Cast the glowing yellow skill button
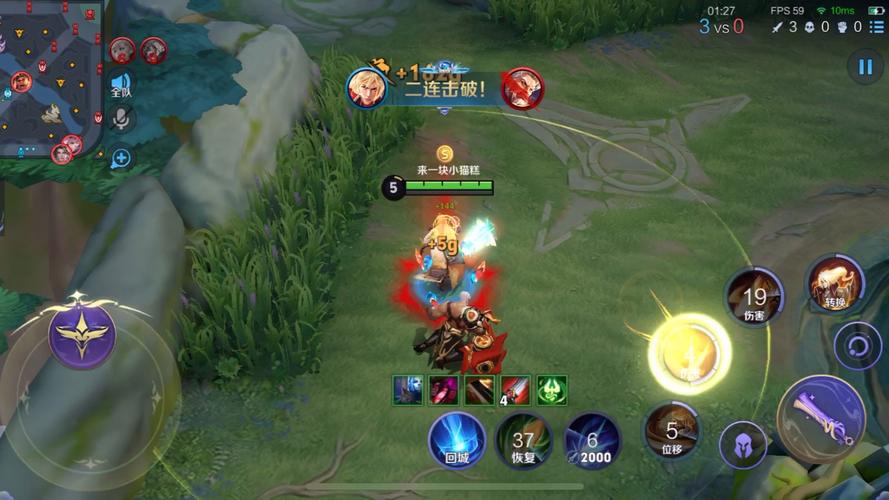889x500 pixels. (690, 354)
